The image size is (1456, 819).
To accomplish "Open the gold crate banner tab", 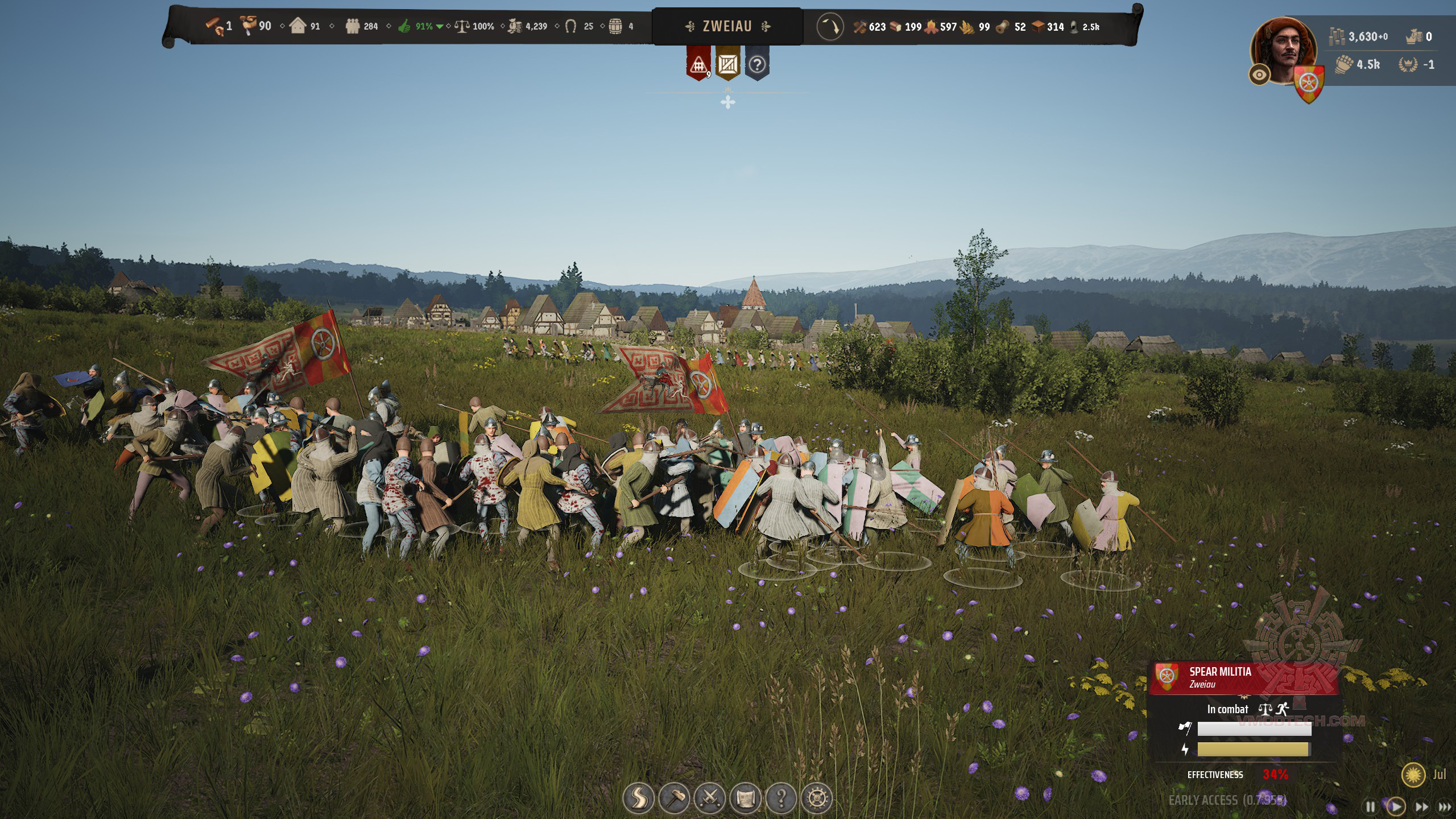I will [x=727, y=65].
